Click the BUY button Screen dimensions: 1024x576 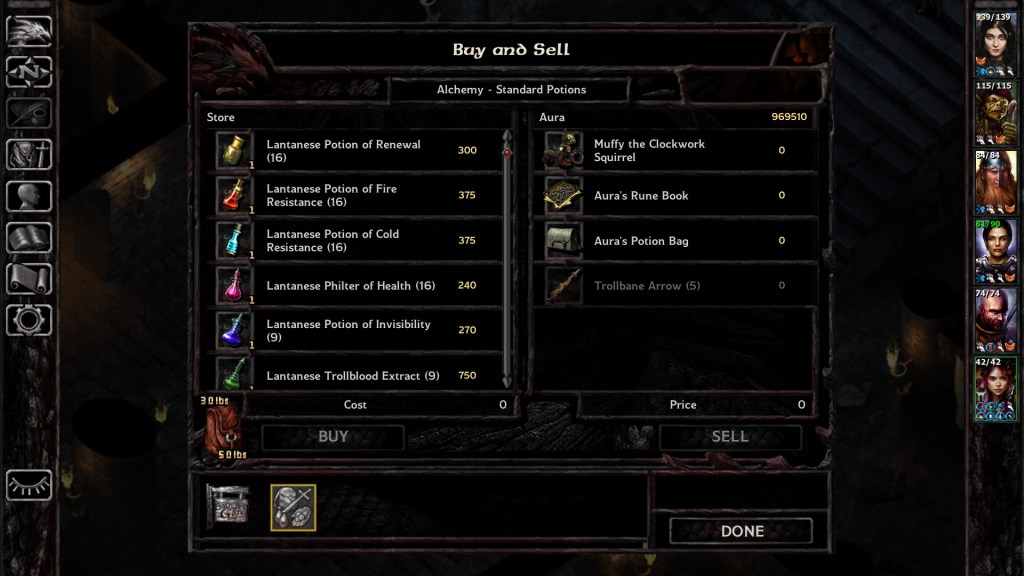point(332,437)
